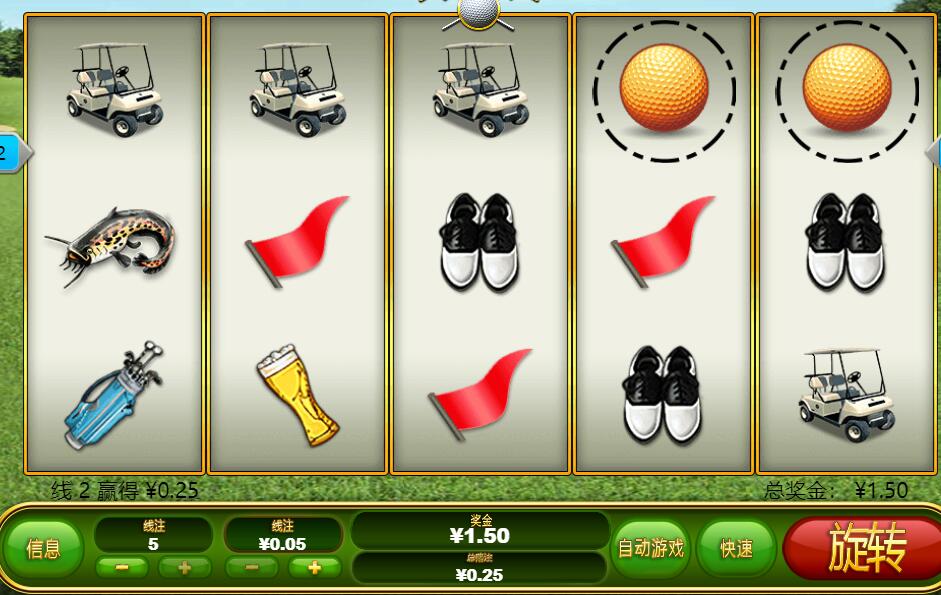Image resolution: width=941 pixels, height=595 pixels.
Task: Toggle the 快速 fast mode
Action: (736, 548)
